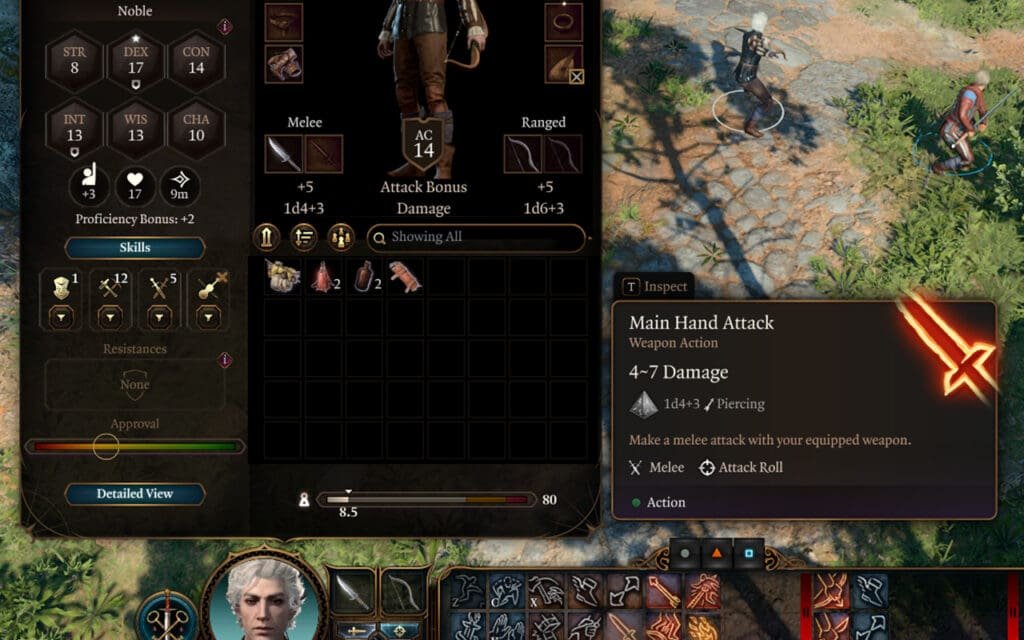
Task: Click the Inspect label on the tooltip
Action: (656, 286)
